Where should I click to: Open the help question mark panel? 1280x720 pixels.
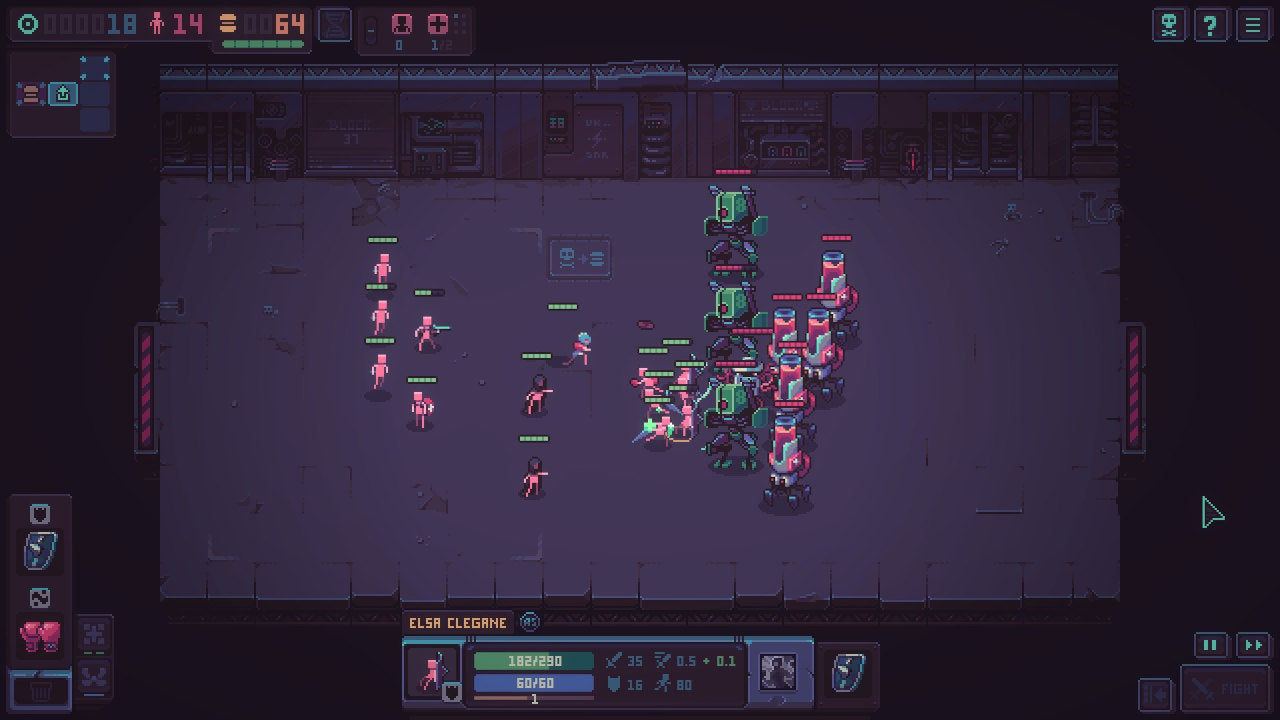[x=1211, y=26]
